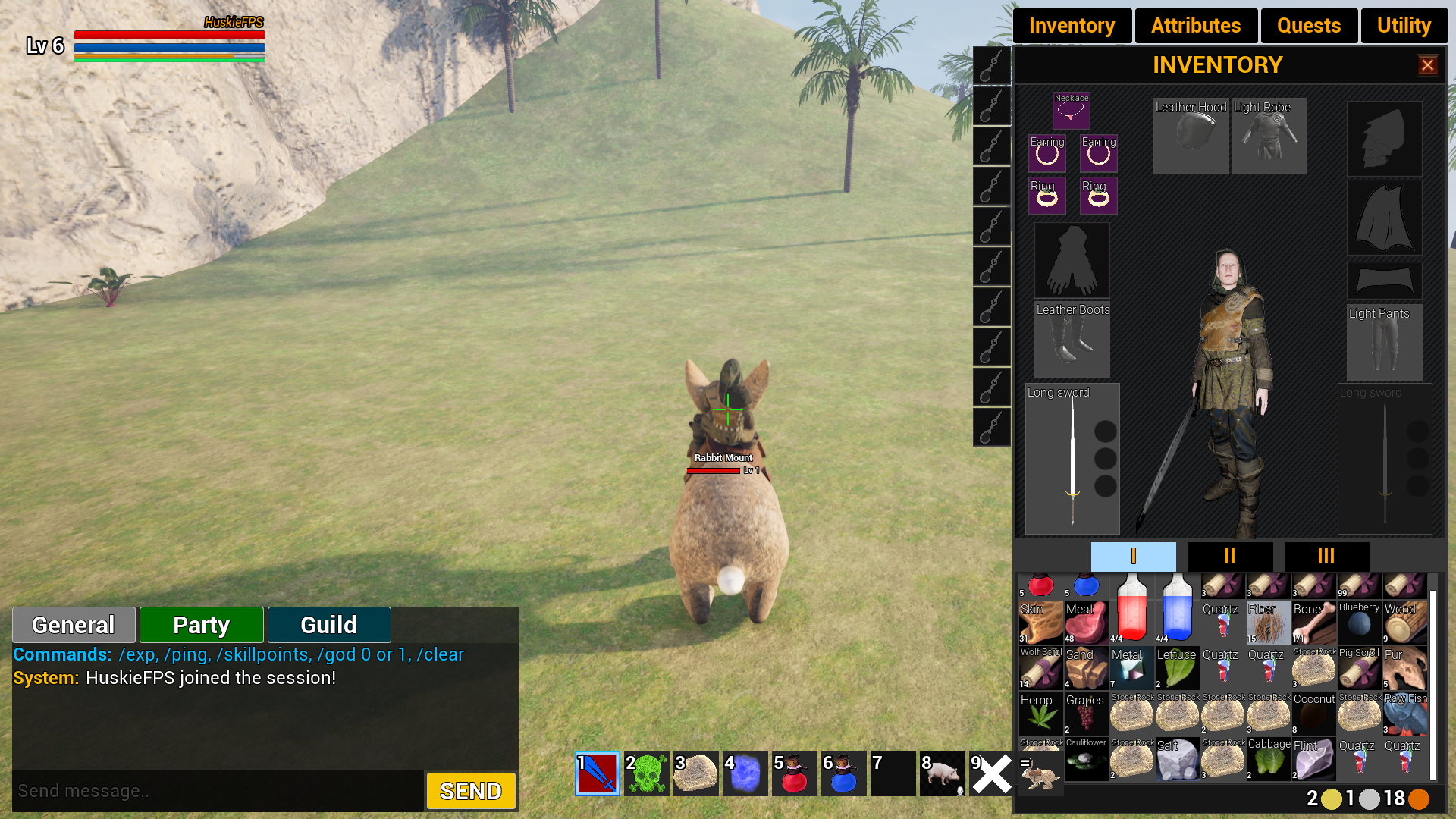This screenshot has height=819, width=1456.
Task: Select the Leather Hood equipment slot
Action: pyautogui.click(x=1191, y=136)
